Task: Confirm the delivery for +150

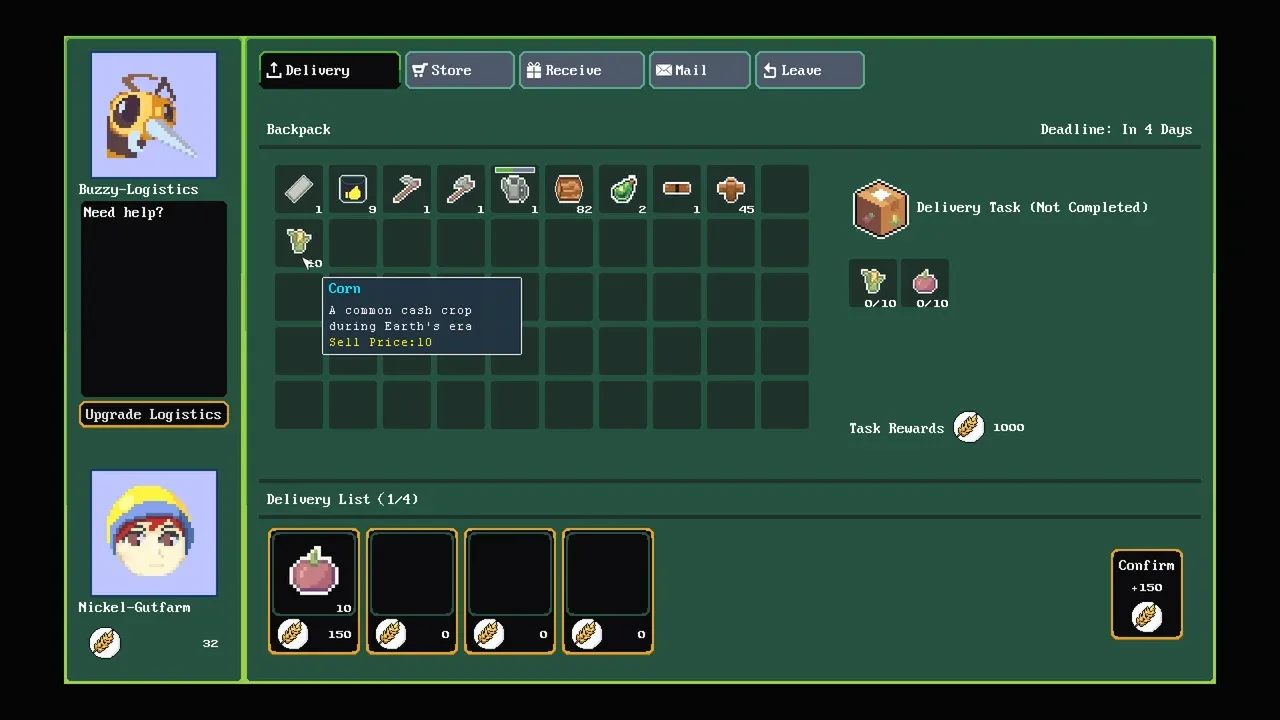Action: 1146,594
